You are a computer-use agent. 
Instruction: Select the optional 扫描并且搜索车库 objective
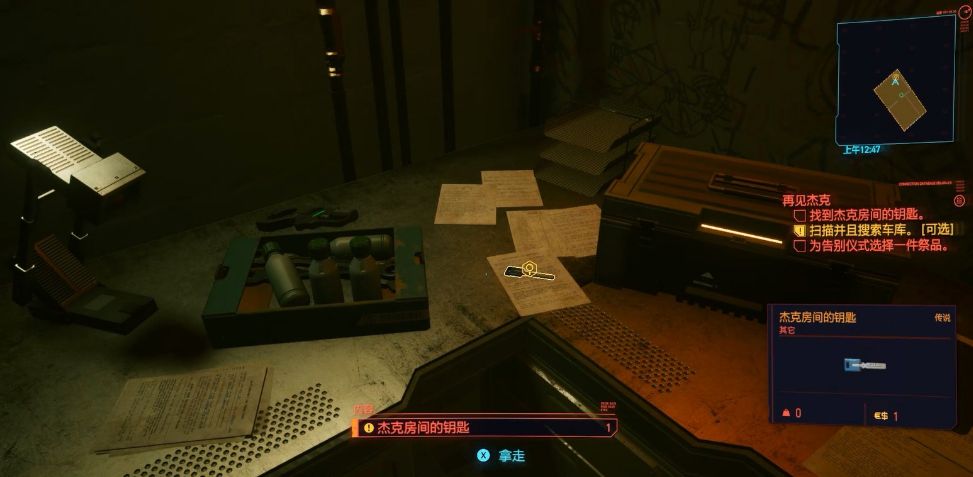[x=874, y=229]
